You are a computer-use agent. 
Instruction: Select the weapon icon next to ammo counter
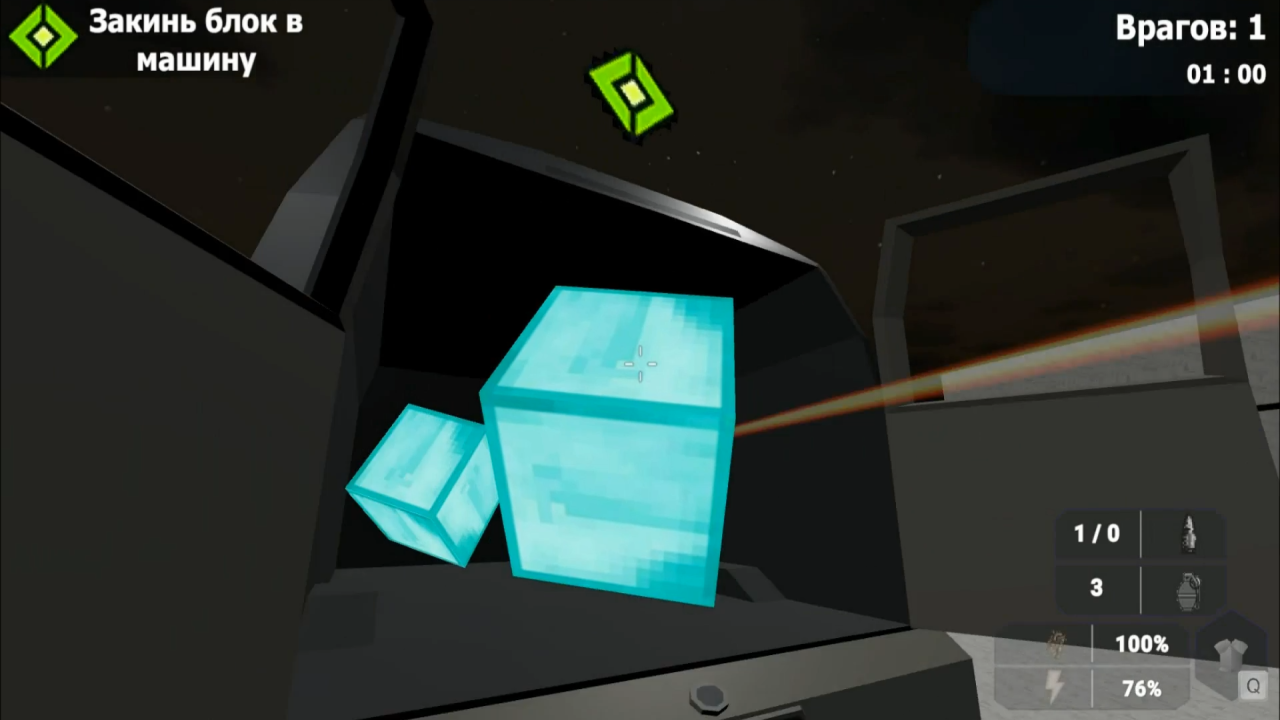(x=1188, y=533)
